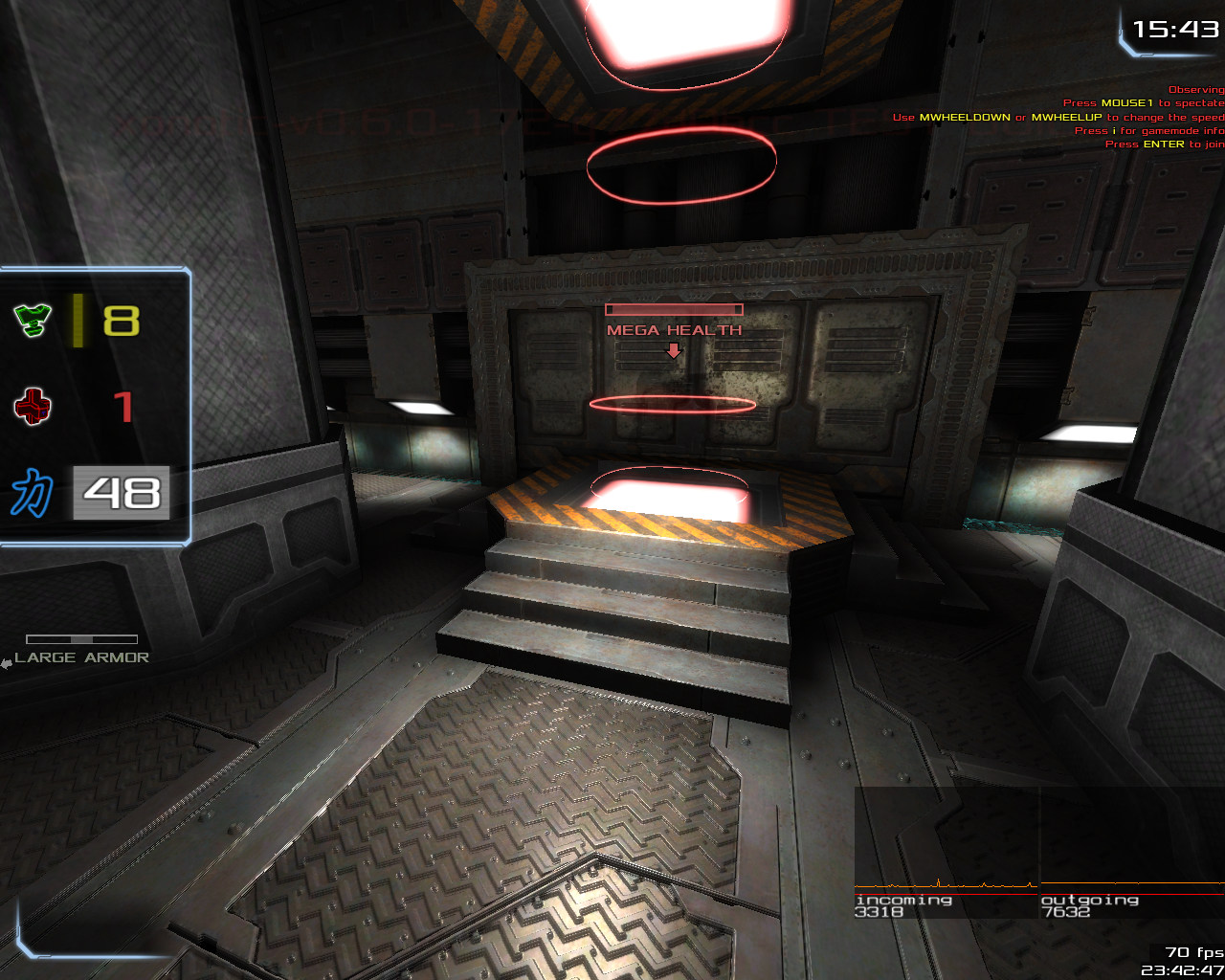
Task: Select the Mega Health item marker
Action: coord(674,329)
